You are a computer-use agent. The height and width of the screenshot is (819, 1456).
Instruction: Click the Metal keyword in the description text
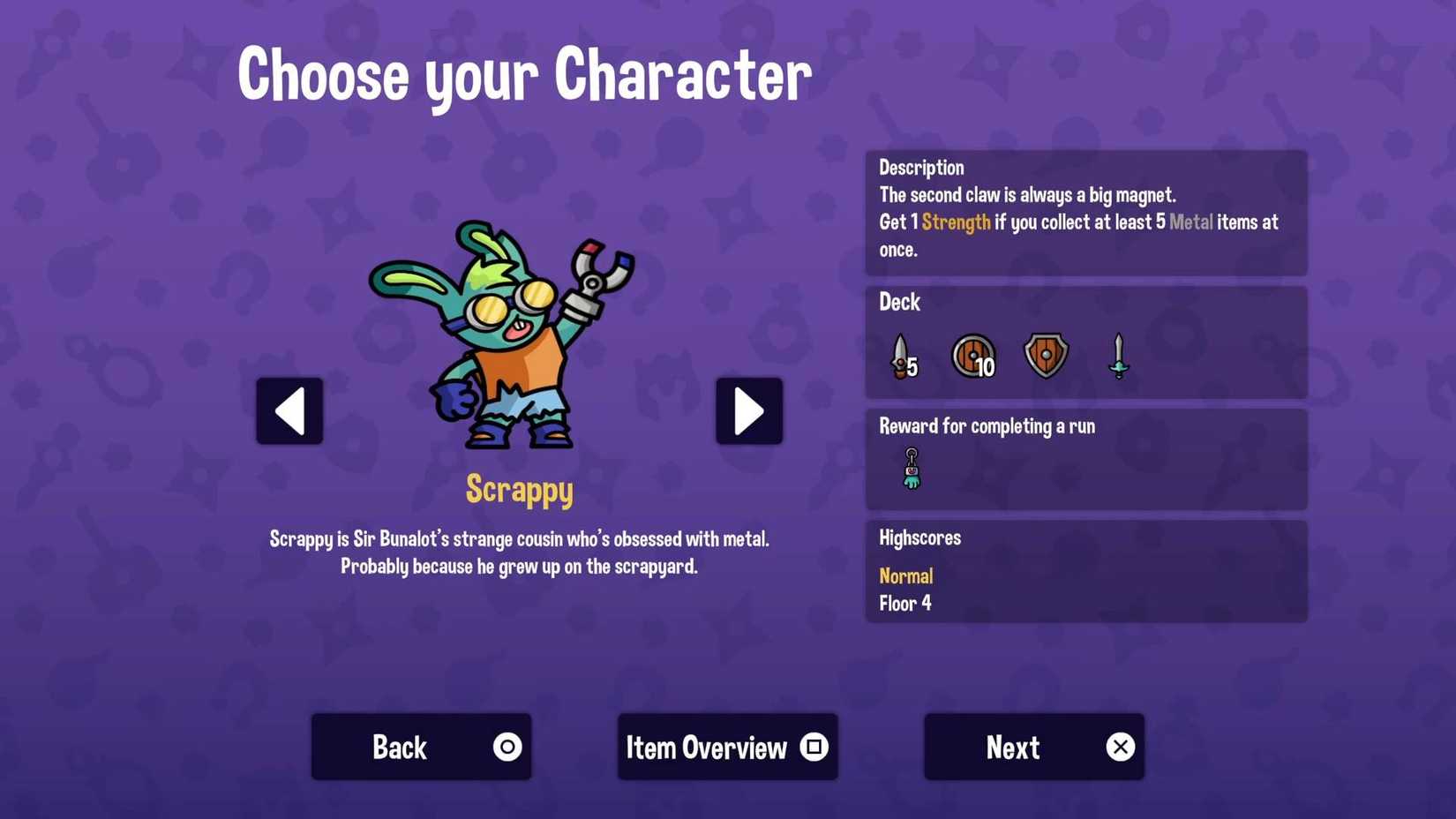(1191, 222)
